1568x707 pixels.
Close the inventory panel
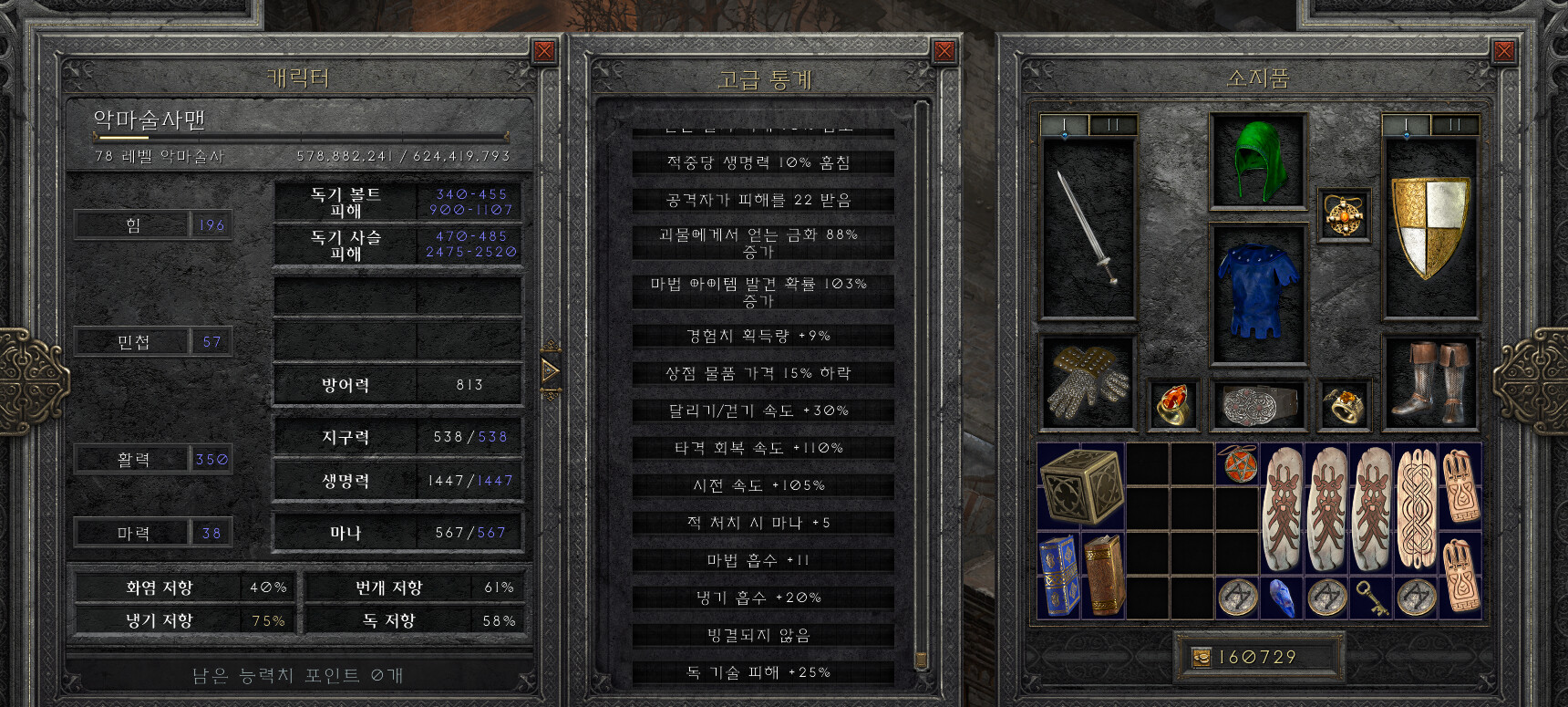(x=1504, y=51)
